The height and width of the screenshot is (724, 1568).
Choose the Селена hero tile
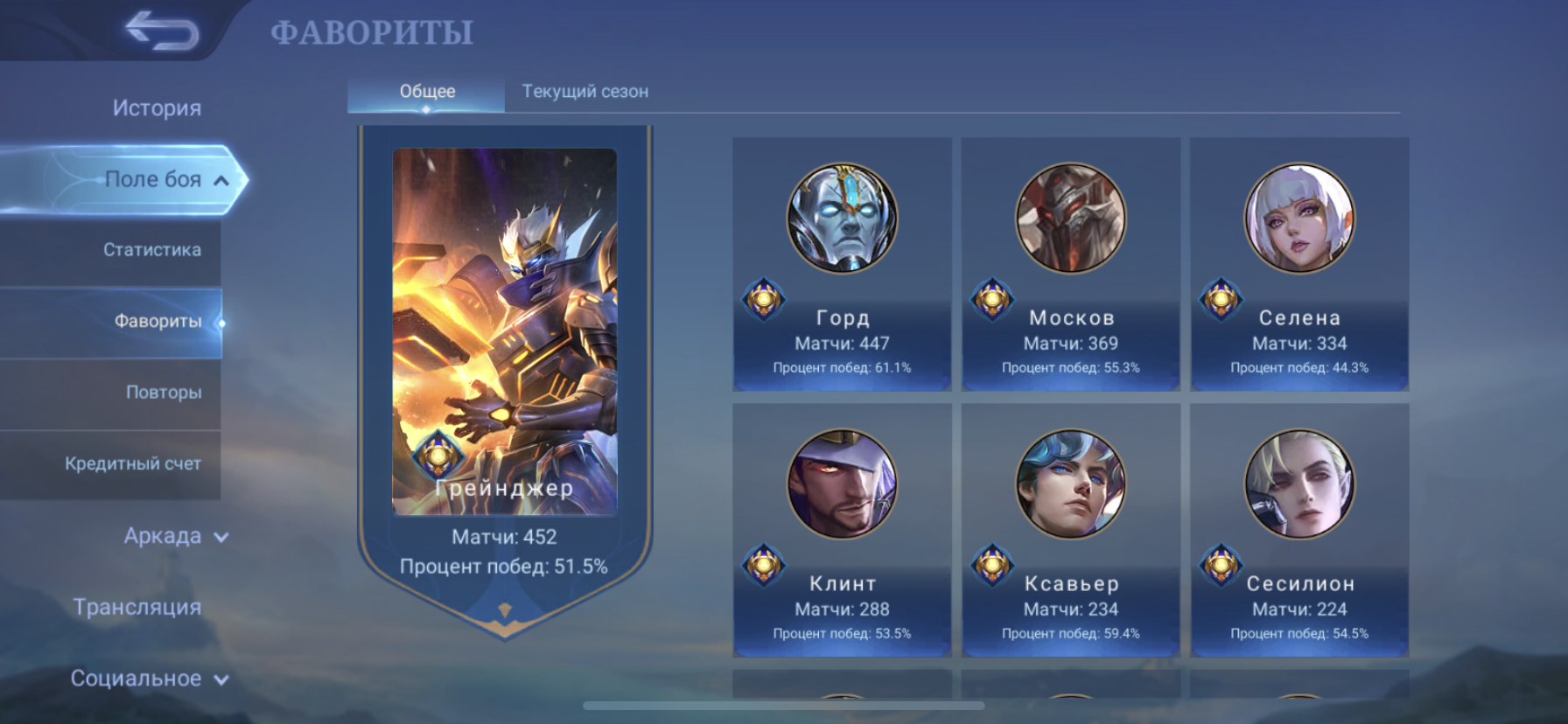(x=1299, y=263)
